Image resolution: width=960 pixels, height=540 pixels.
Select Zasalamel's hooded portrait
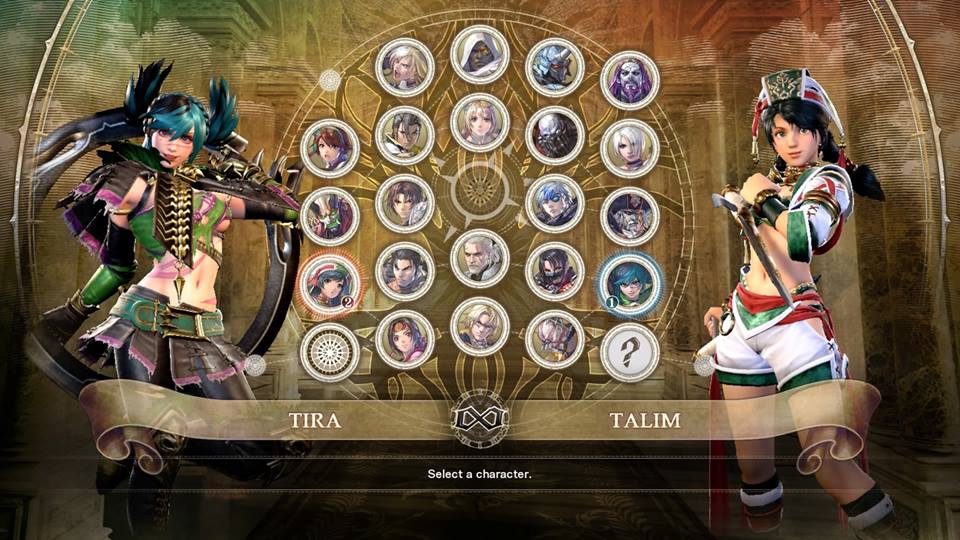pos(480,54)
